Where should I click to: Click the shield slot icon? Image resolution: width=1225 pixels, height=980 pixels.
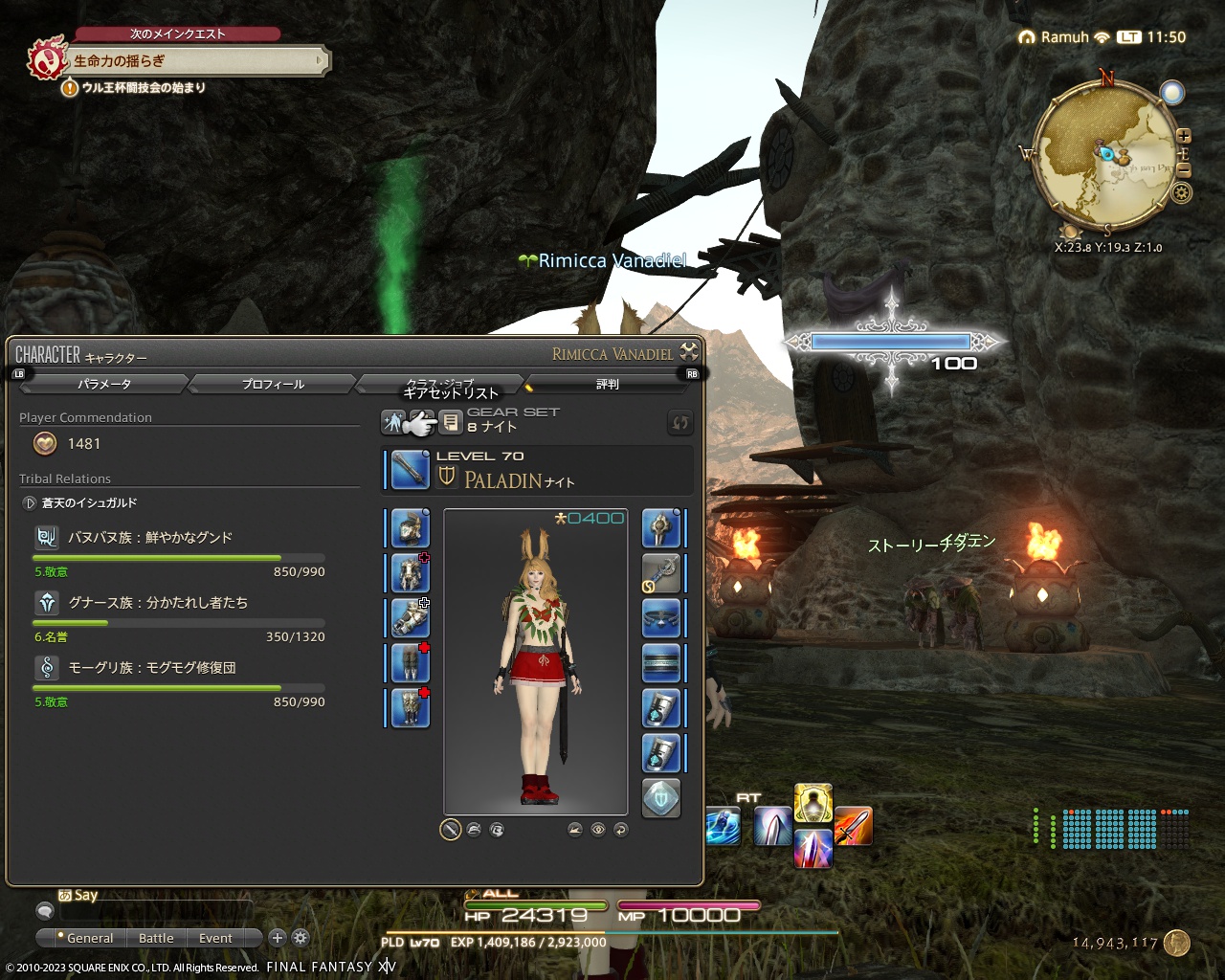coord(661,528)
